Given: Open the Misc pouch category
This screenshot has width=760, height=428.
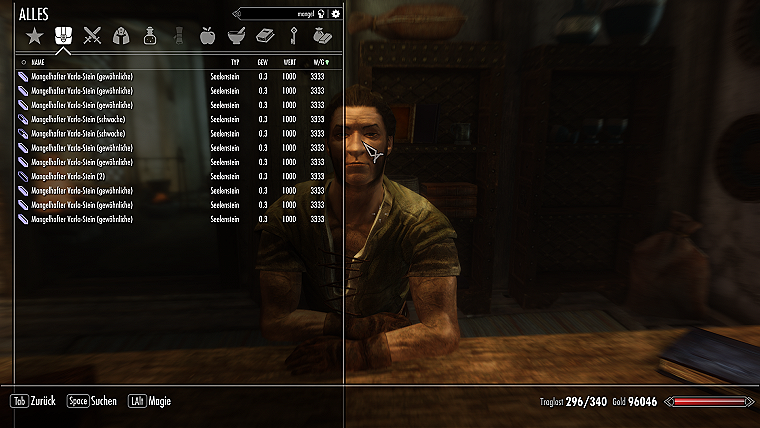Looking at the screenshot, I should point(322,37).
